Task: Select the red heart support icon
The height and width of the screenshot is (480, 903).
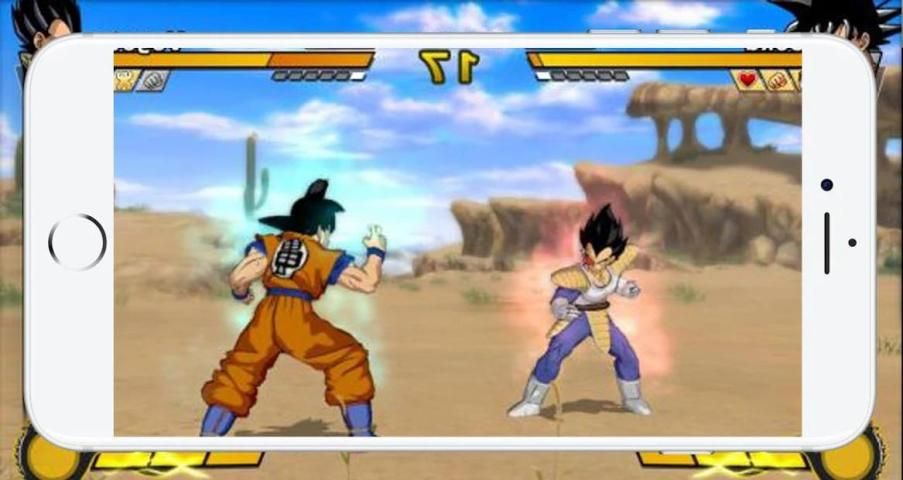Action: click(746, 80)
